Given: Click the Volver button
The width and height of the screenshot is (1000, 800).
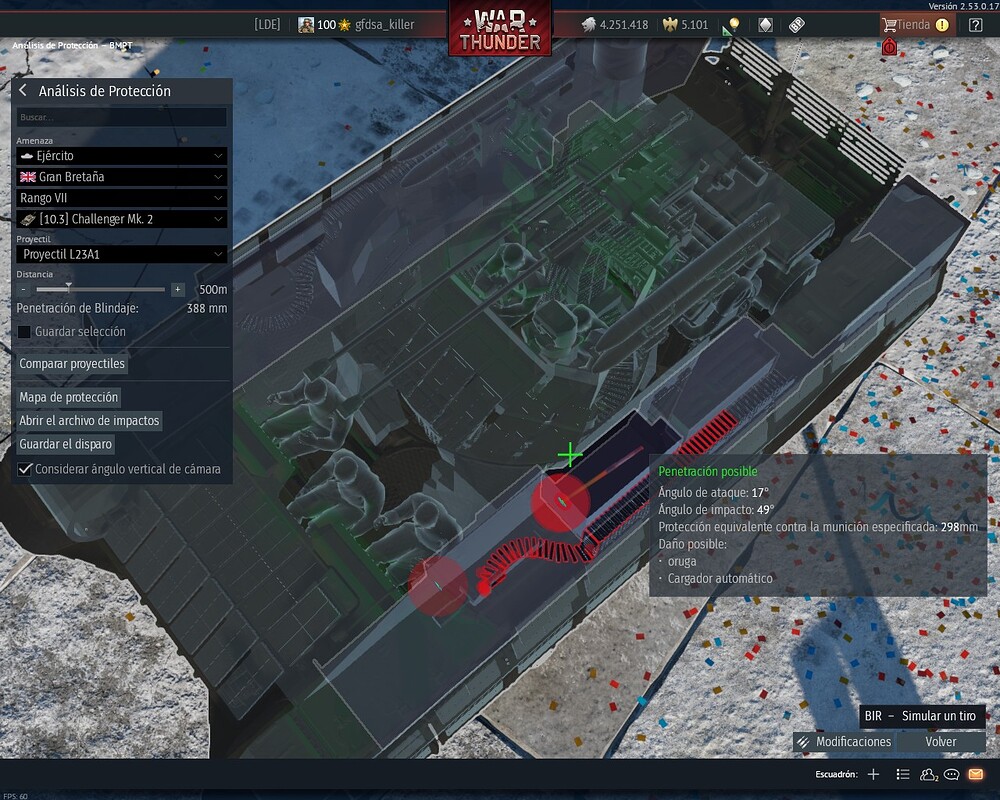Looking at the screenshot, I should click(941, 742).
